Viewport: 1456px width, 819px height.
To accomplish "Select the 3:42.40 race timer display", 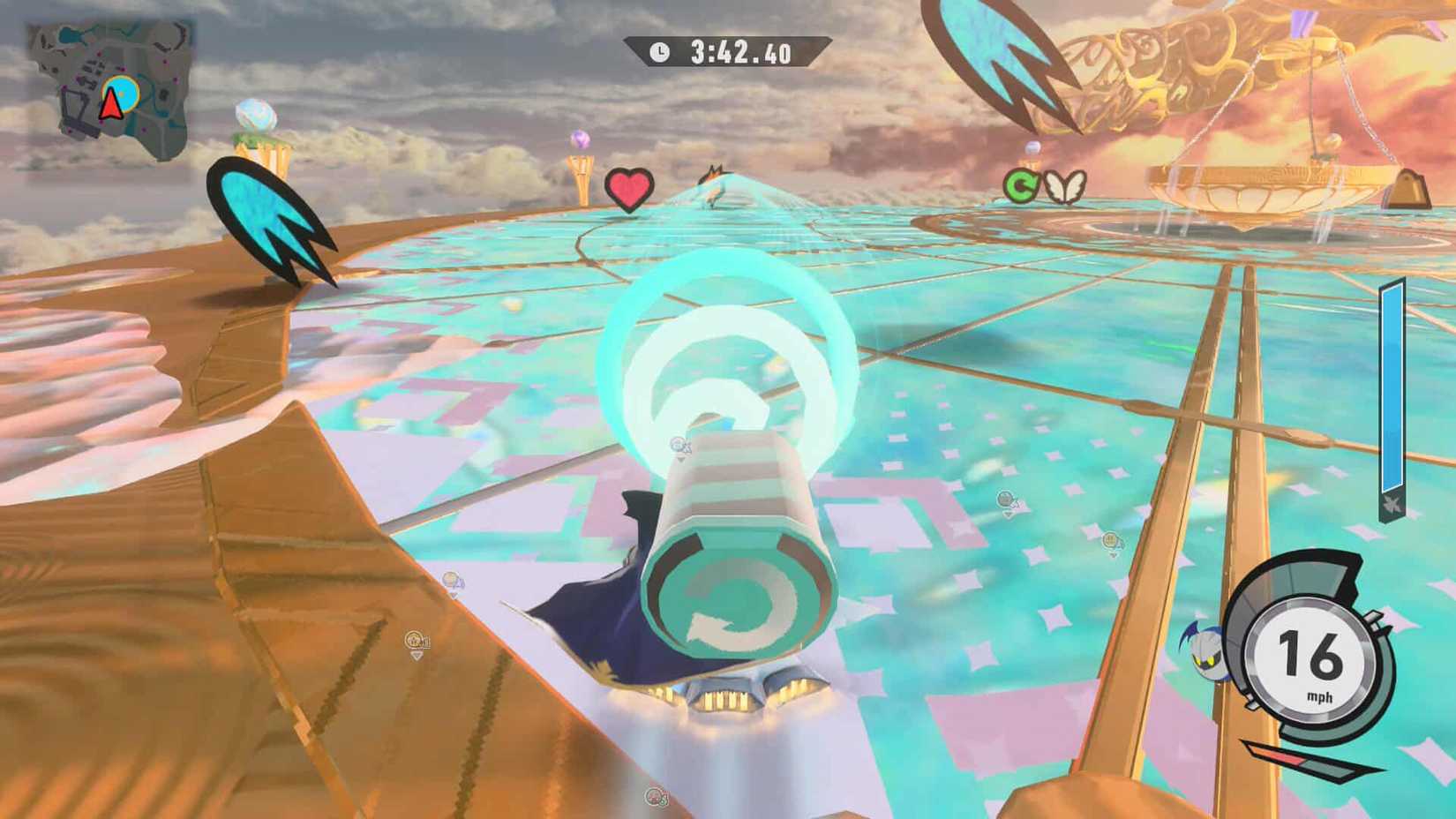I will click(x=741, y=51).
